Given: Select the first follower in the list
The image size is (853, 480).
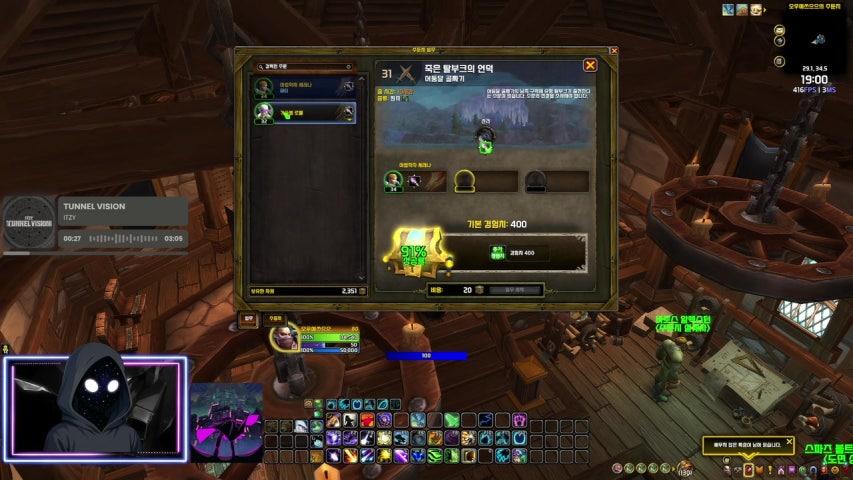Looking at the screenshot, I should point(306,87).
